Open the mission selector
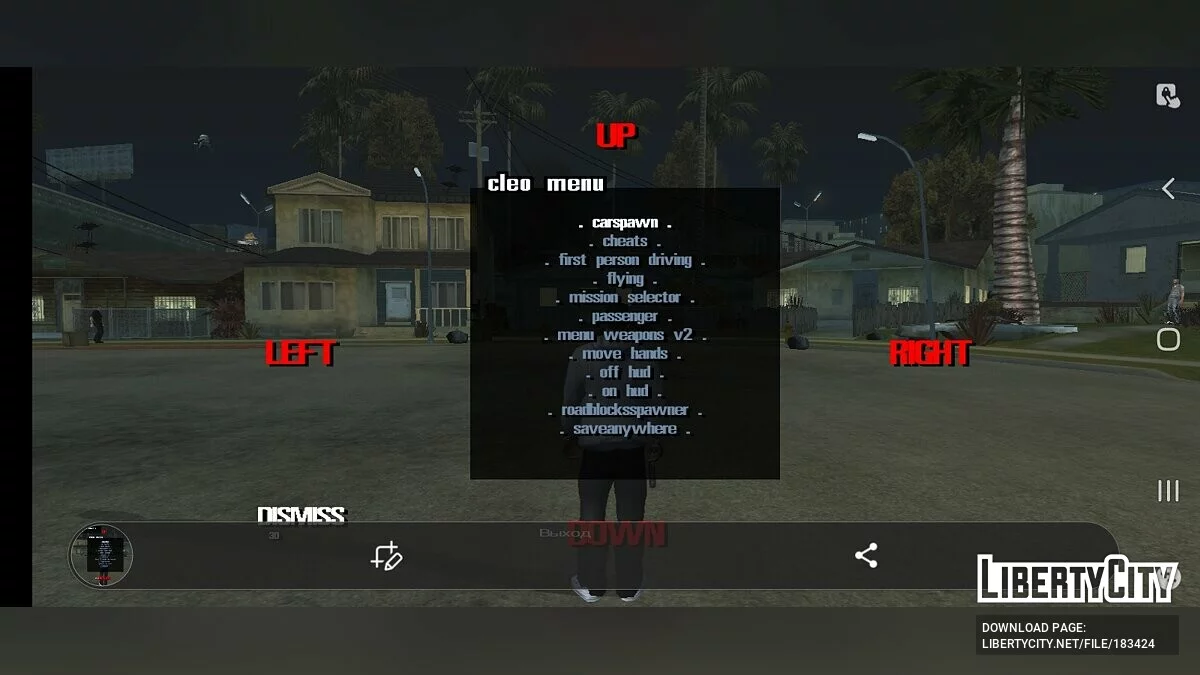The height and width of the screenshot is (675, 1200). (624, 298)
